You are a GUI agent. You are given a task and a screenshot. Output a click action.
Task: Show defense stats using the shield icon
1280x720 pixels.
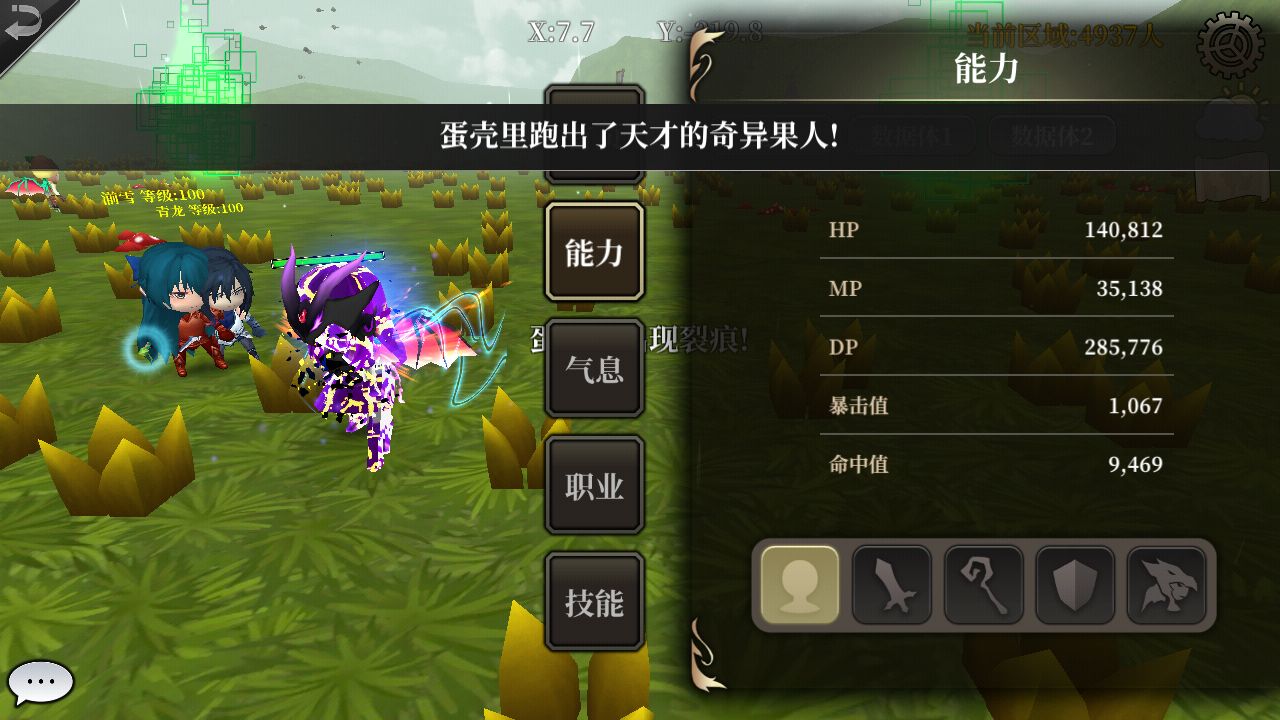1074,588
